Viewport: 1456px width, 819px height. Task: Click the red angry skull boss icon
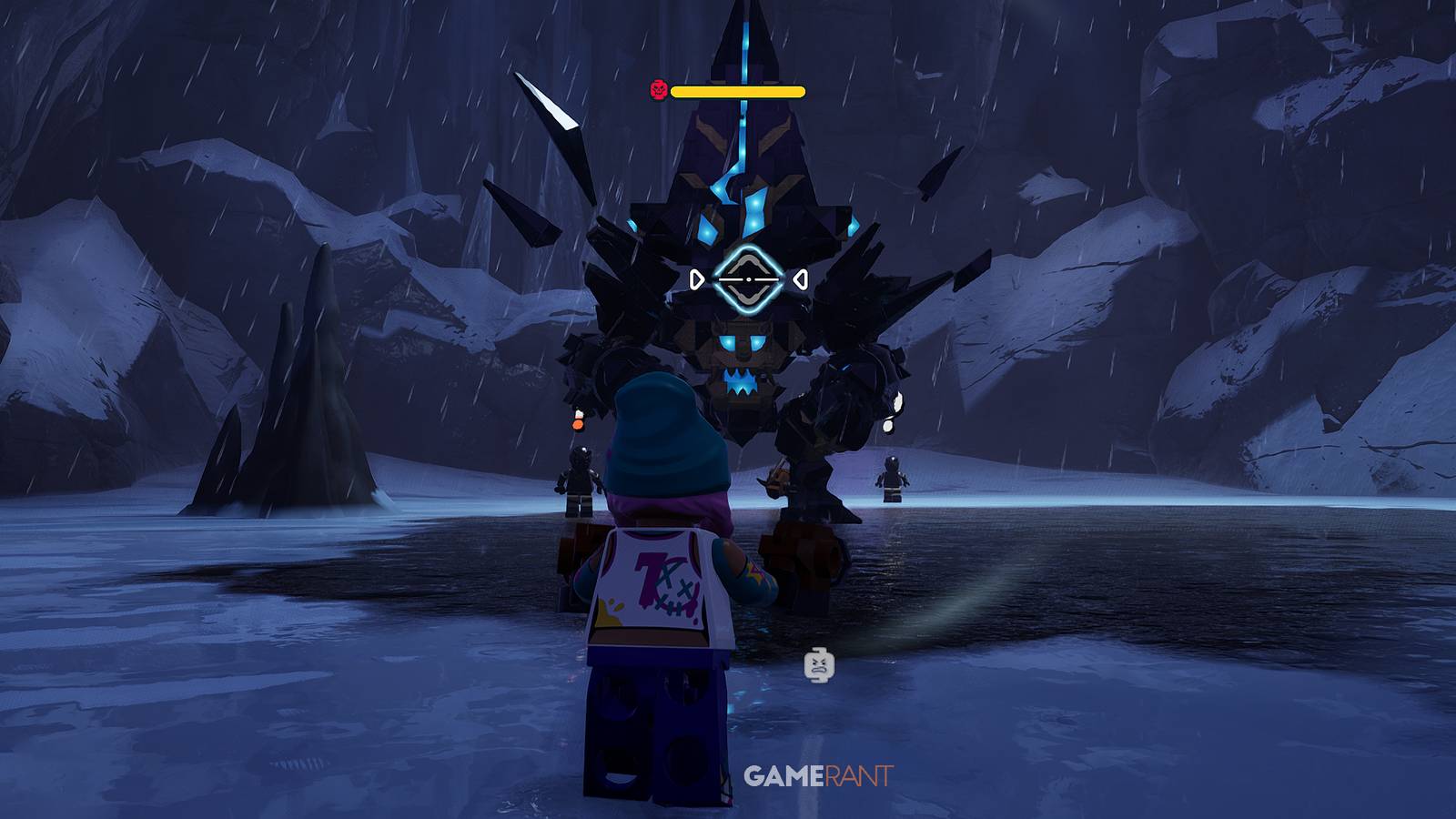pos(660,91)
